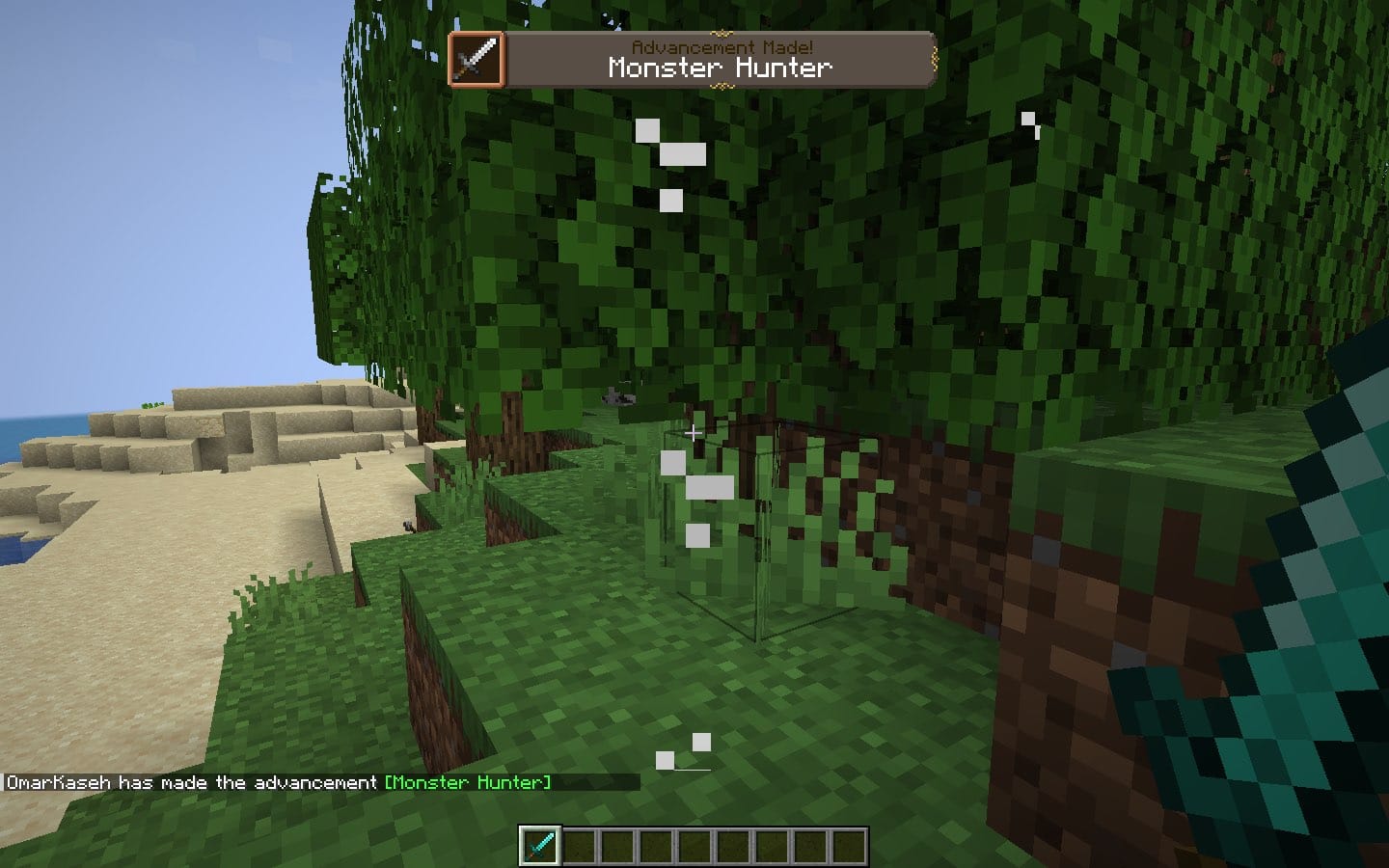The height and width of the screenshot is (868, 1389).
Task: Select the diamond sword hotbar slot
Action: pos(539,846)
